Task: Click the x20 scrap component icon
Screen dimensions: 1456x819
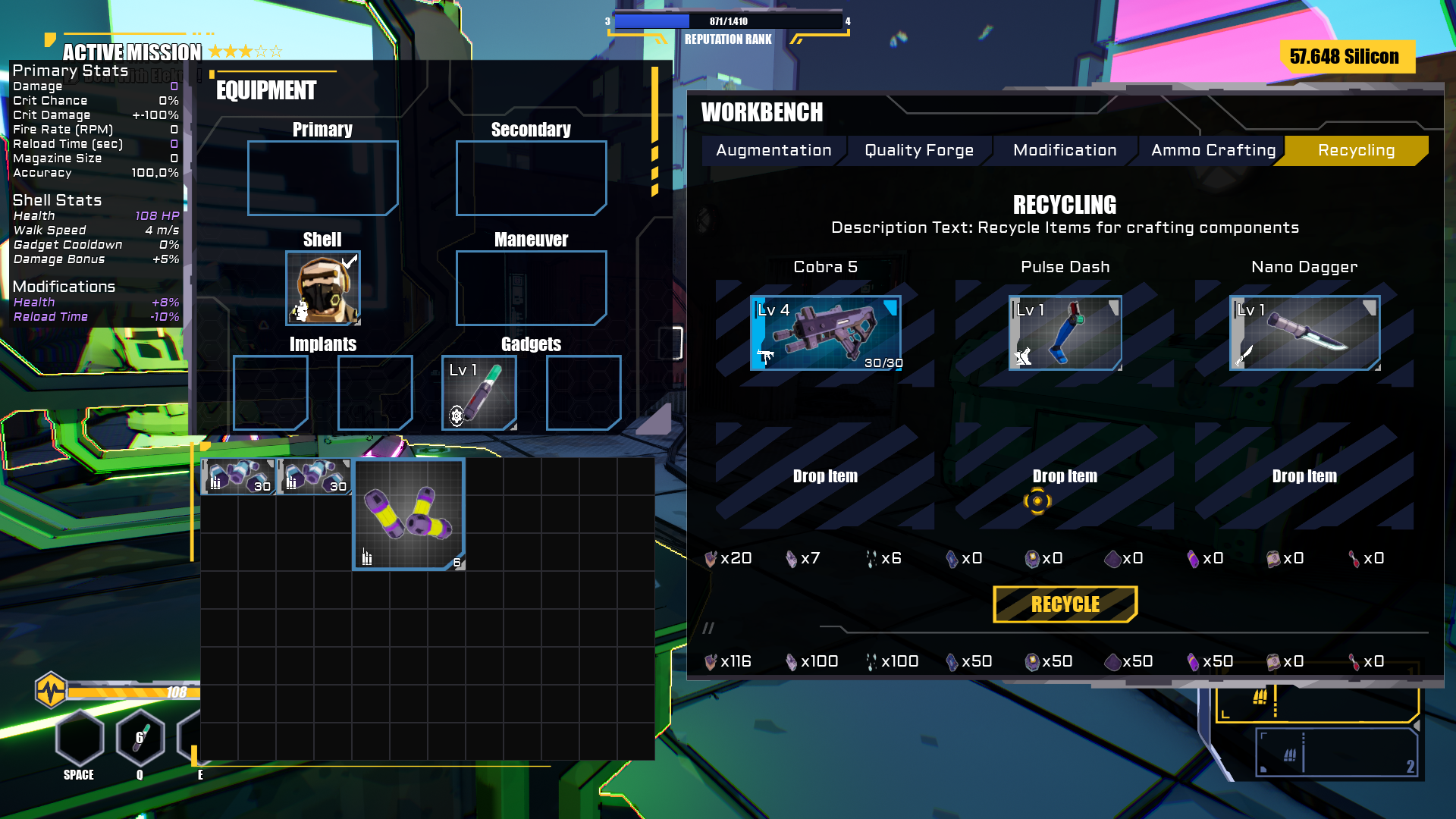Action: (711, 558)
